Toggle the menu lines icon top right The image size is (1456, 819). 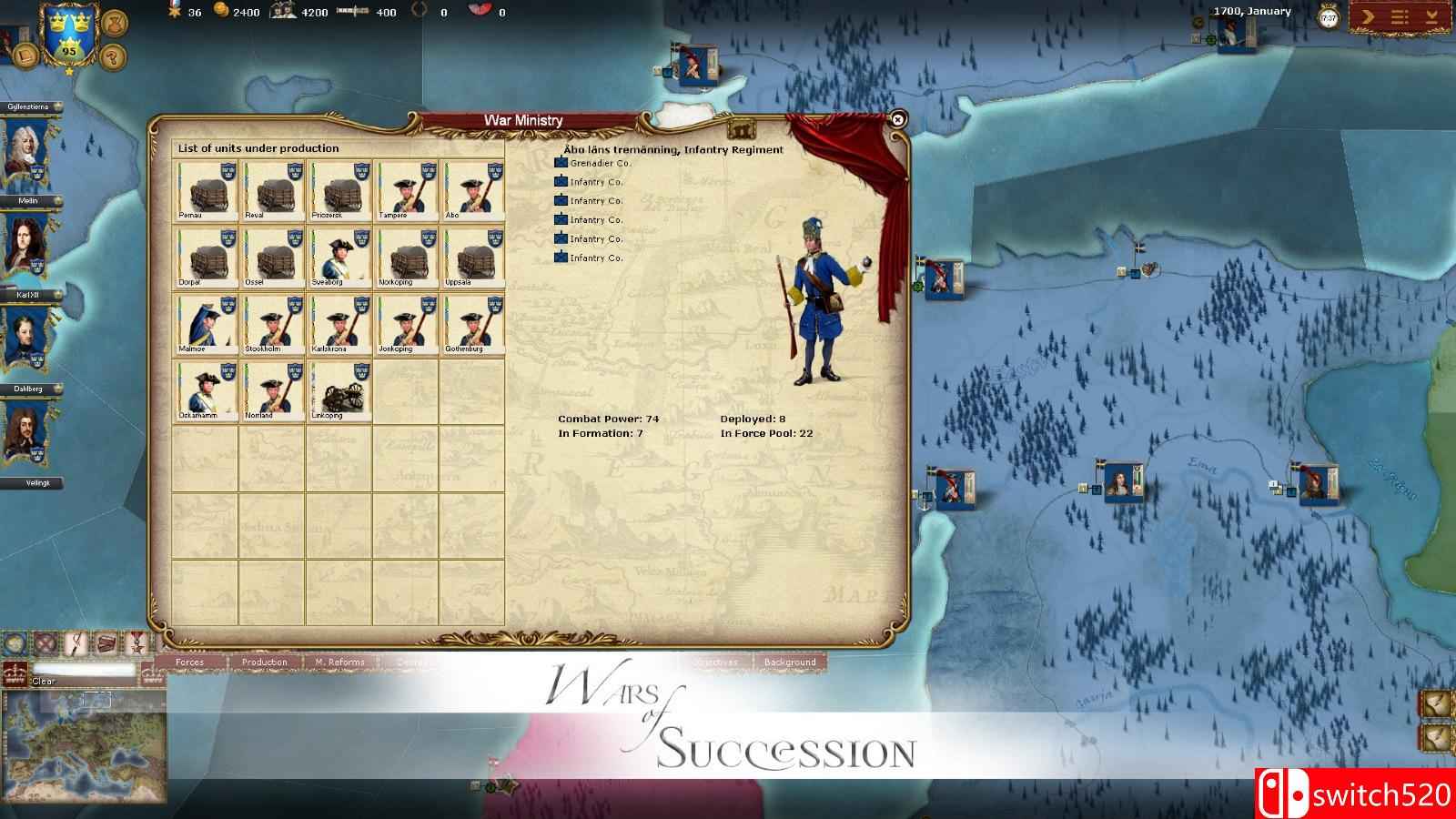(x=1399, y=16)
